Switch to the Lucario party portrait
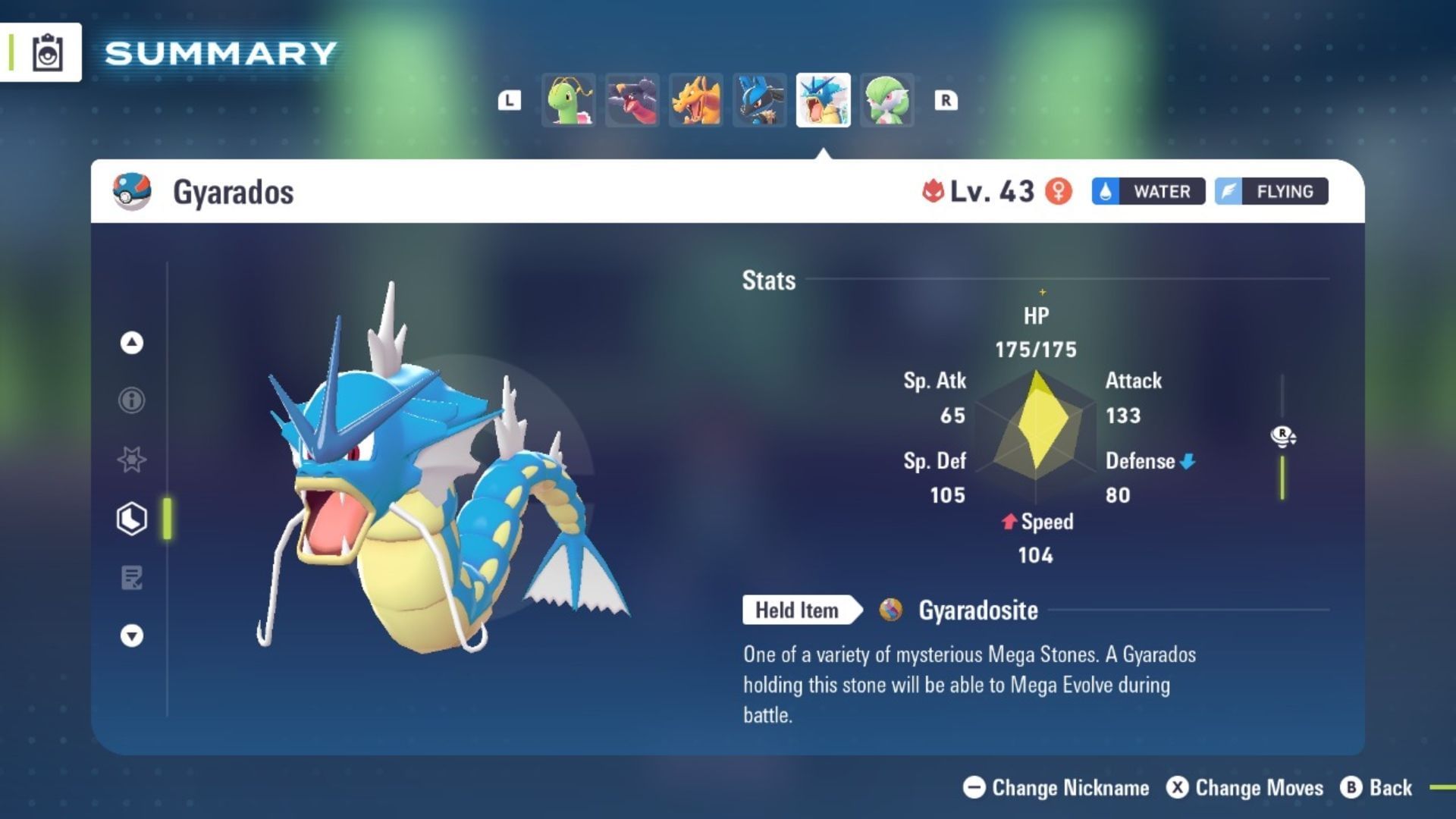Image resolution: width=1456 pixels, height=819 pixels. (x=760, y=100)
